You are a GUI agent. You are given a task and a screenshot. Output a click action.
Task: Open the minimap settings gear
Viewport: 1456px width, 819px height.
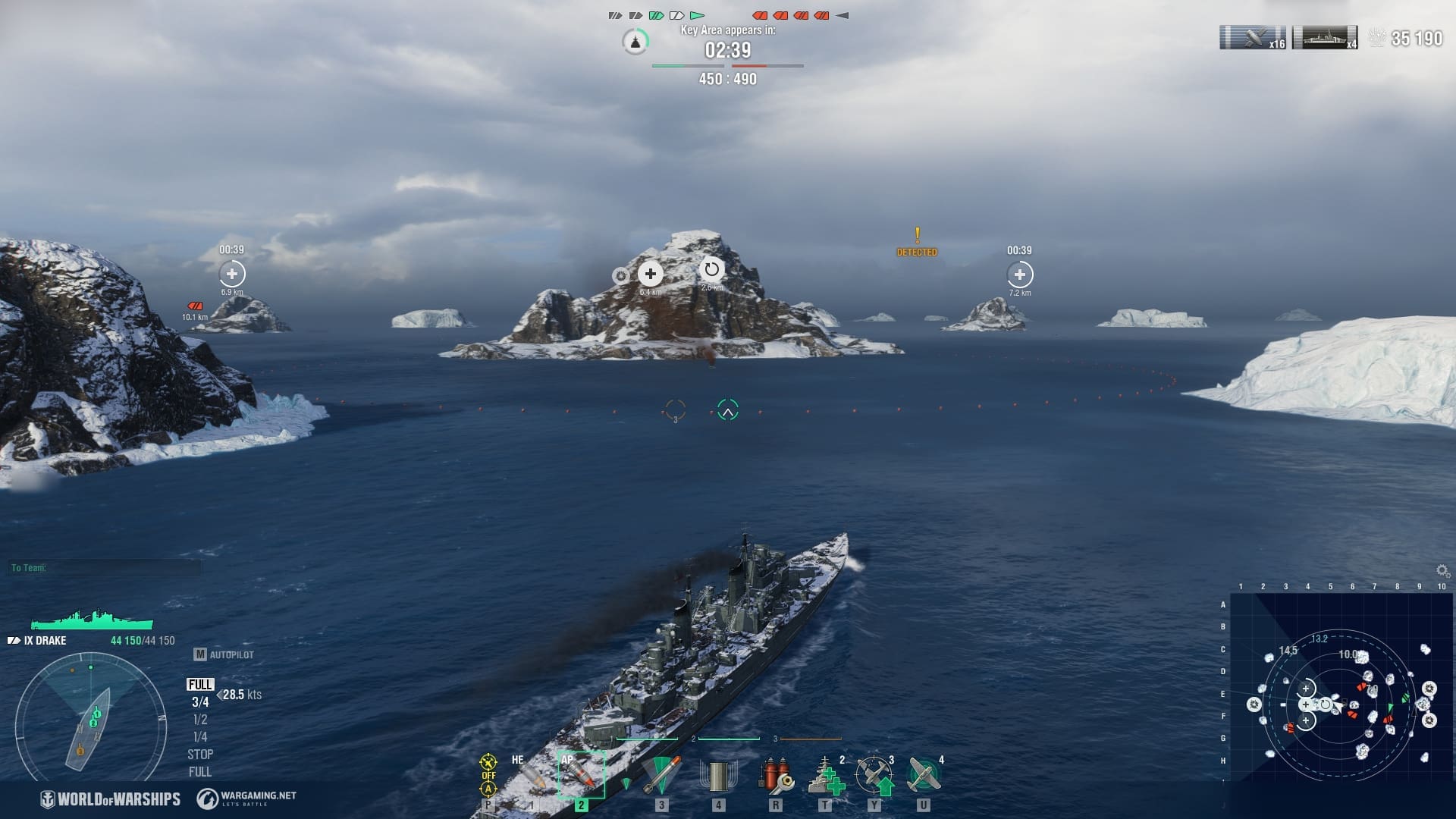pos(1442,570)
